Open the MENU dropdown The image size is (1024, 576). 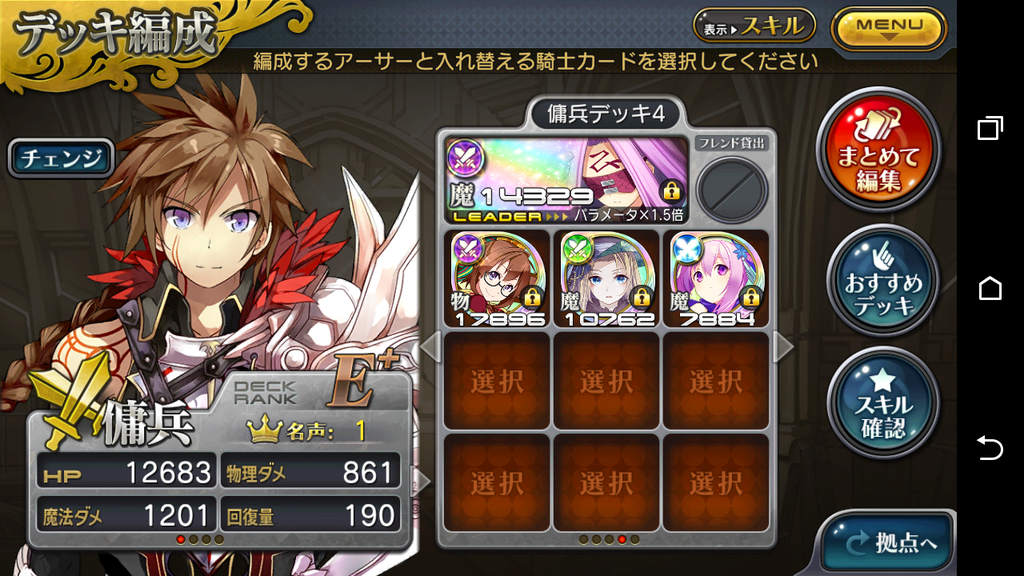888,27
